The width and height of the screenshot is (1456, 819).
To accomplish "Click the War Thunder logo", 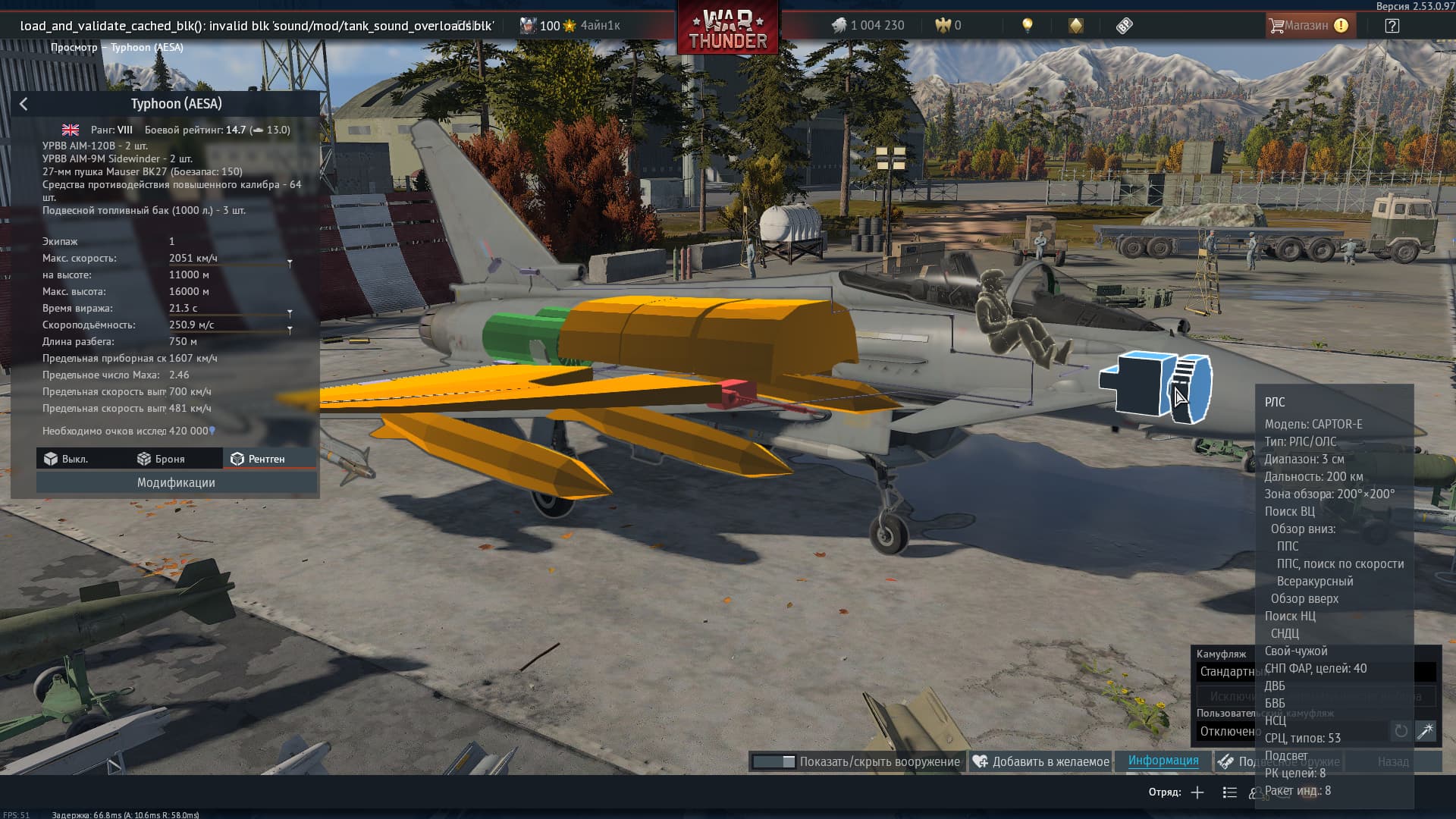I will (x=728, y=29).
